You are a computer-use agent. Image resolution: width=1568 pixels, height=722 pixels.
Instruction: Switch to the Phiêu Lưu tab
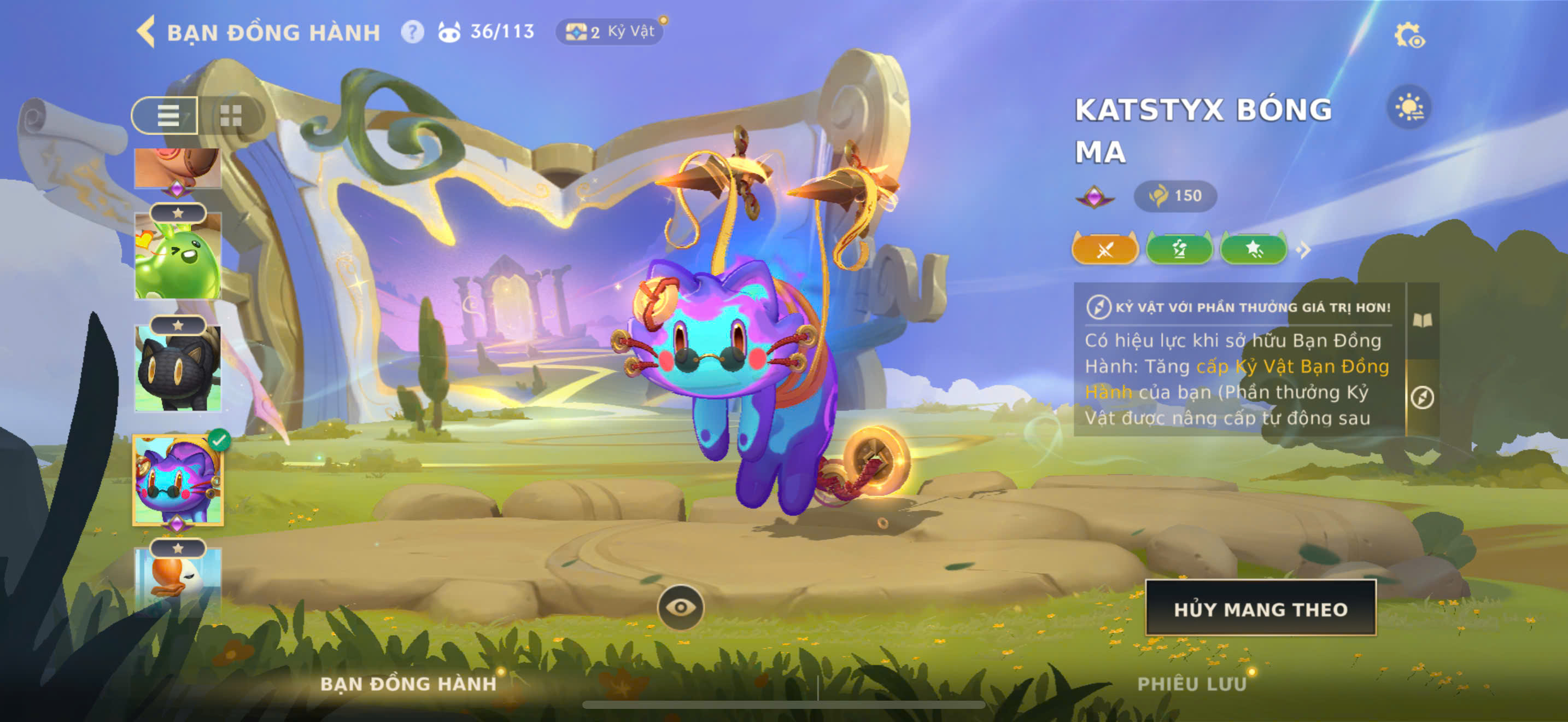pos(1191,684)
